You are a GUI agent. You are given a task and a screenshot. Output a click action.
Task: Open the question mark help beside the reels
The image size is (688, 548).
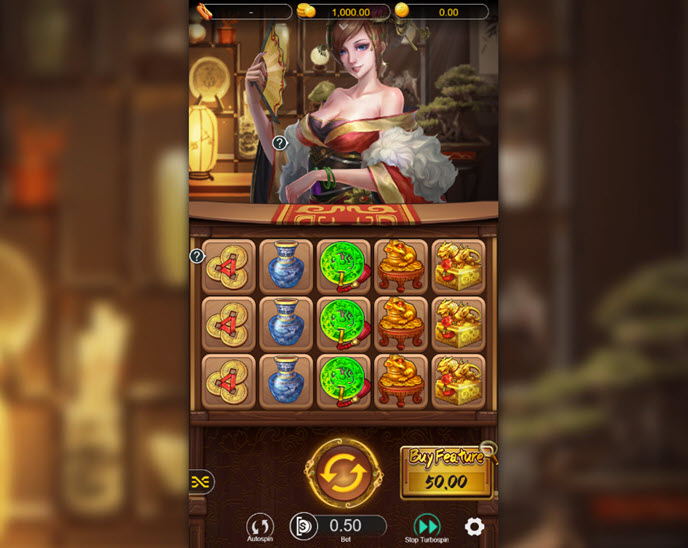[197, 256]
